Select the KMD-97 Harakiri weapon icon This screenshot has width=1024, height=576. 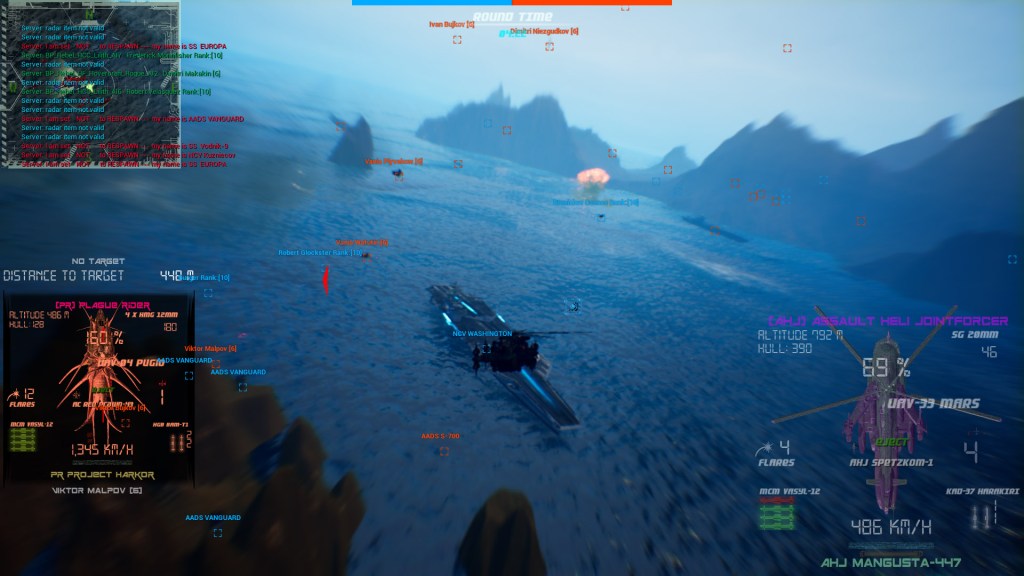[x=982, y=516]
